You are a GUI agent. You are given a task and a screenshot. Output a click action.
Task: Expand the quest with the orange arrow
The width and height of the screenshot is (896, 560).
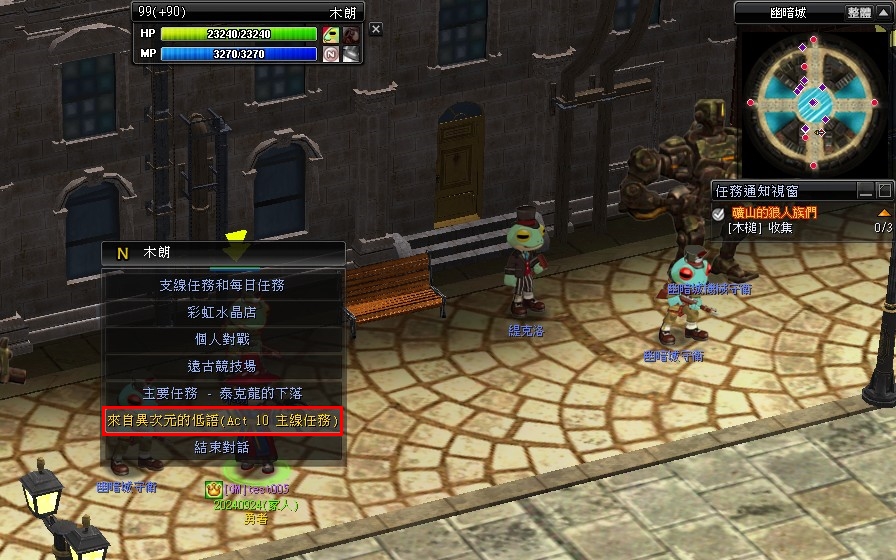click(883, 213)
